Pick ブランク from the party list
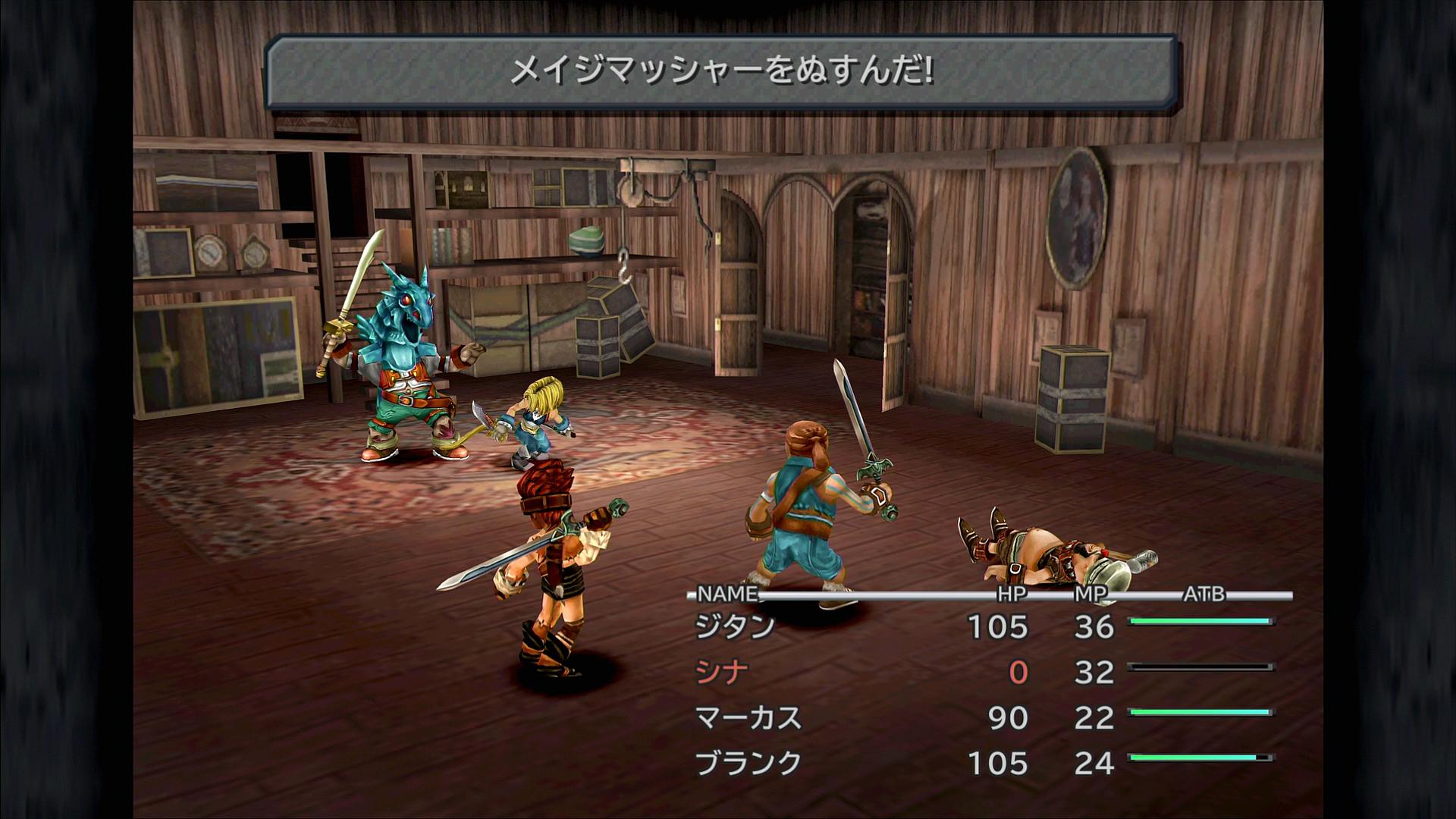The width and height of the screenshot is (1456, 819). (748, 764)
